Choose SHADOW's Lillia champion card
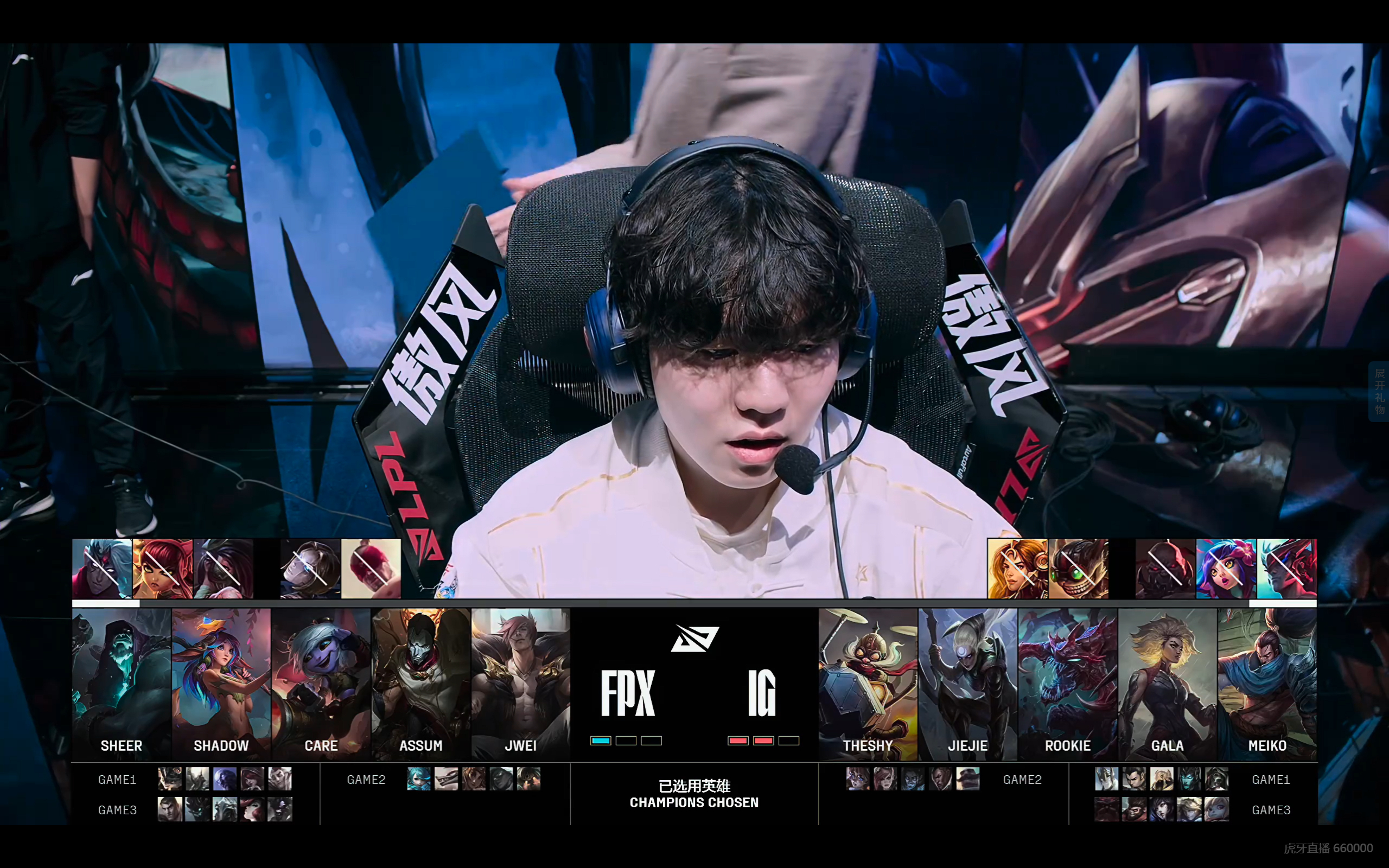Screen dimensions: 1389x868 point(221,683)
